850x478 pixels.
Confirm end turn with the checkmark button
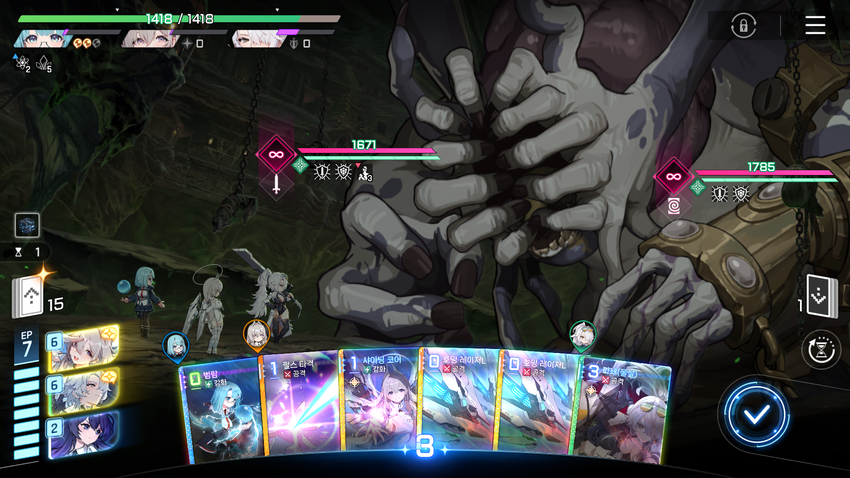tap(757, 413)
